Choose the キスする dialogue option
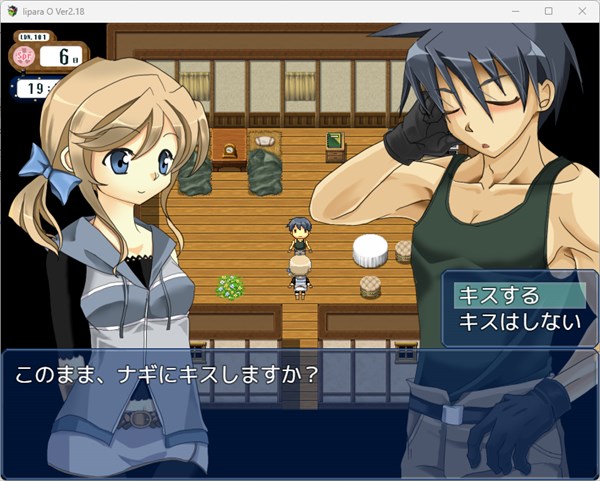The height and width of the screenshot is (481, 600). click(x=498, y=296)
